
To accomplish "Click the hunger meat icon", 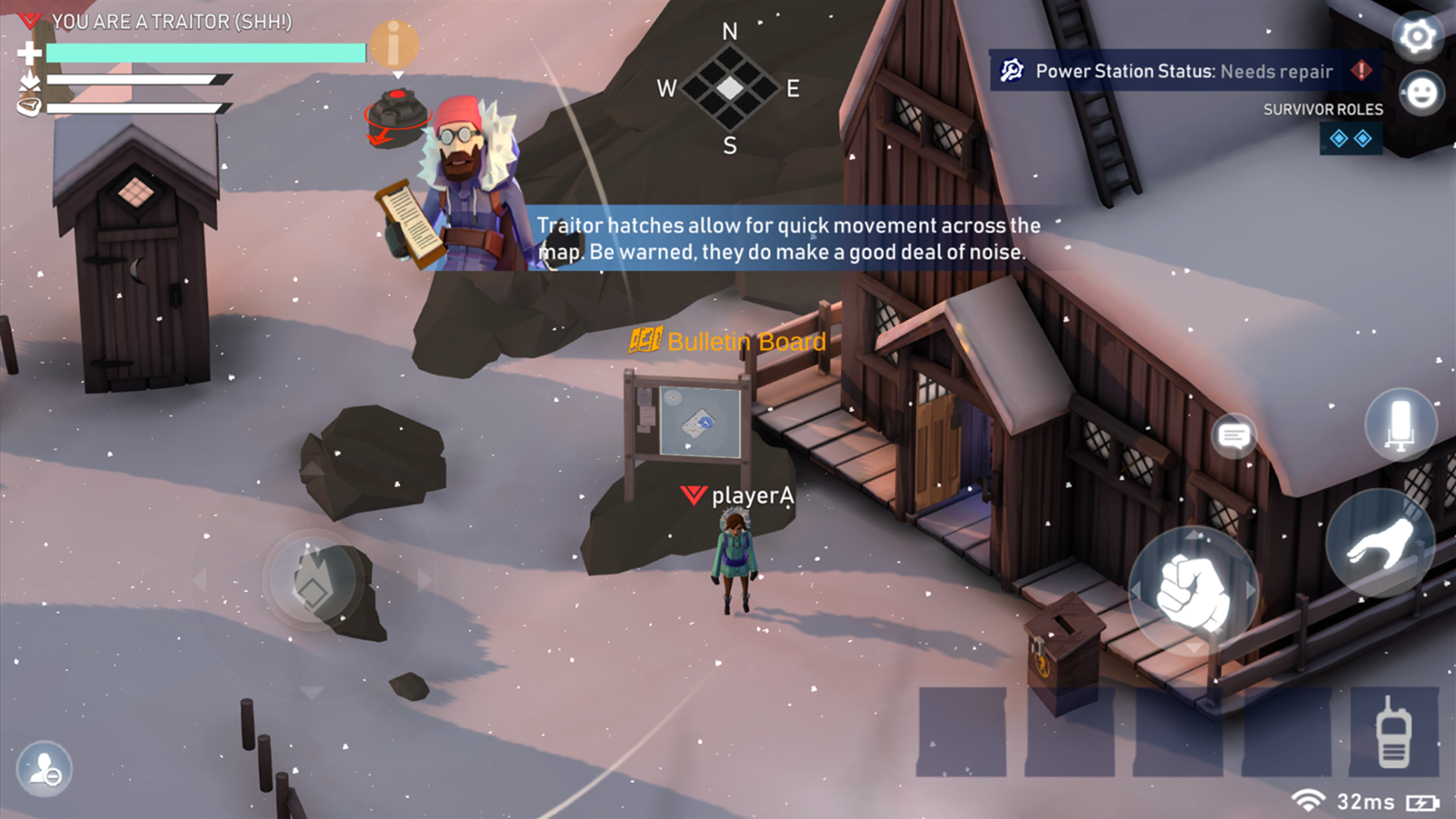I will click(30, 107).
